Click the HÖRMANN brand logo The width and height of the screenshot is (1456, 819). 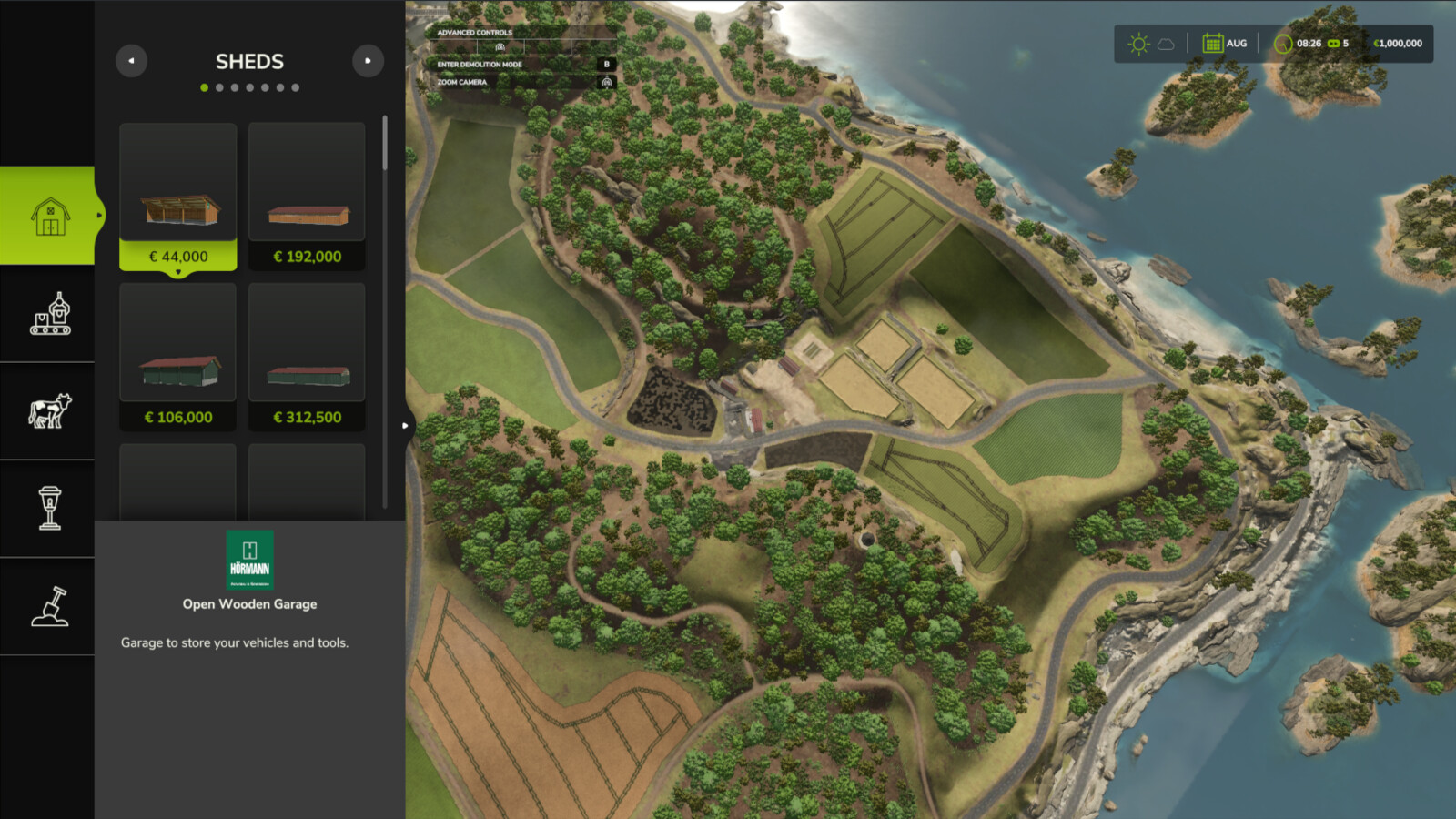tap(249, 560)
